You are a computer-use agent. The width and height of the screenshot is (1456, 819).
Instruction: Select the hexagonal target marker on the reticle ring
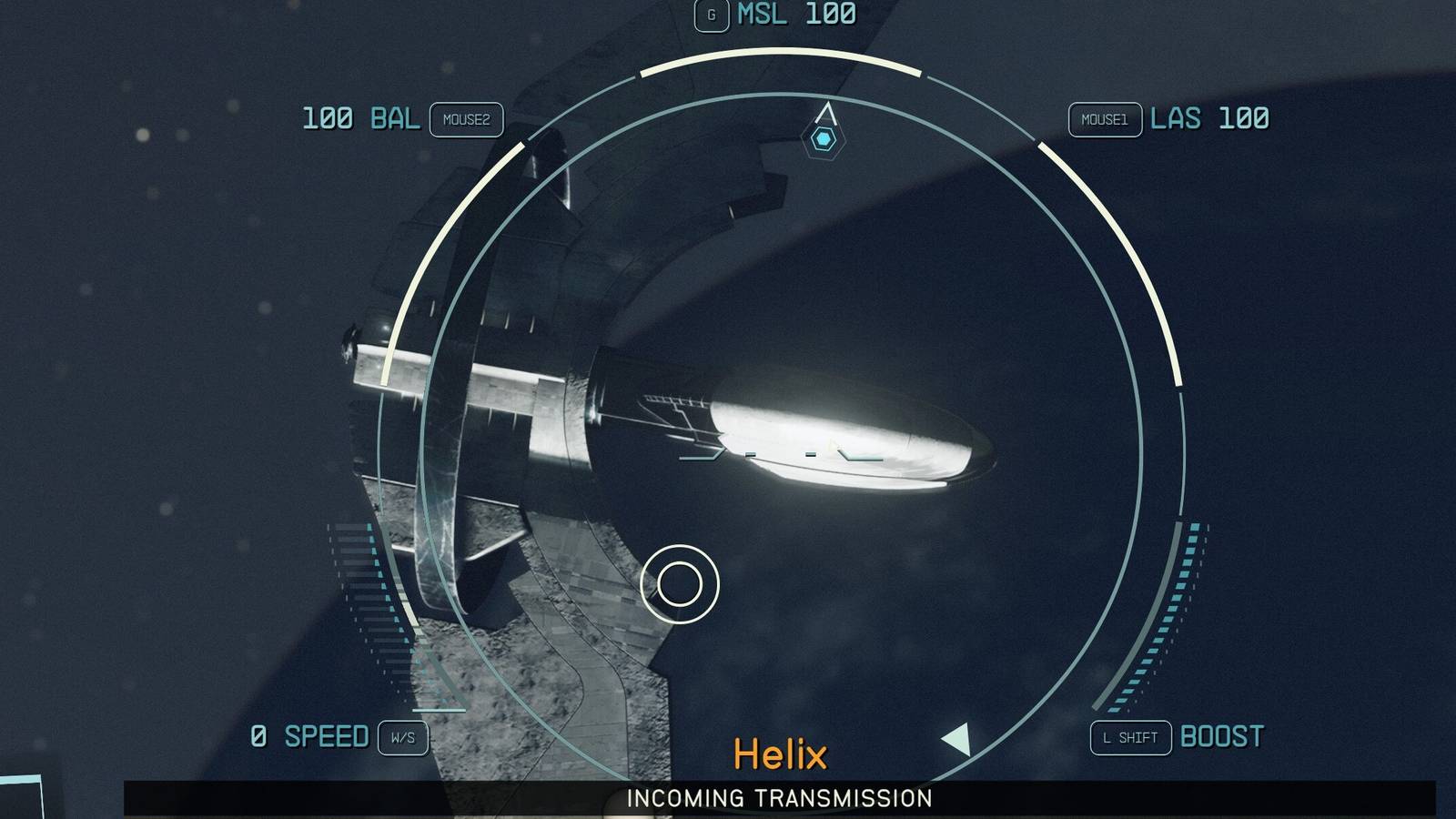825,139
